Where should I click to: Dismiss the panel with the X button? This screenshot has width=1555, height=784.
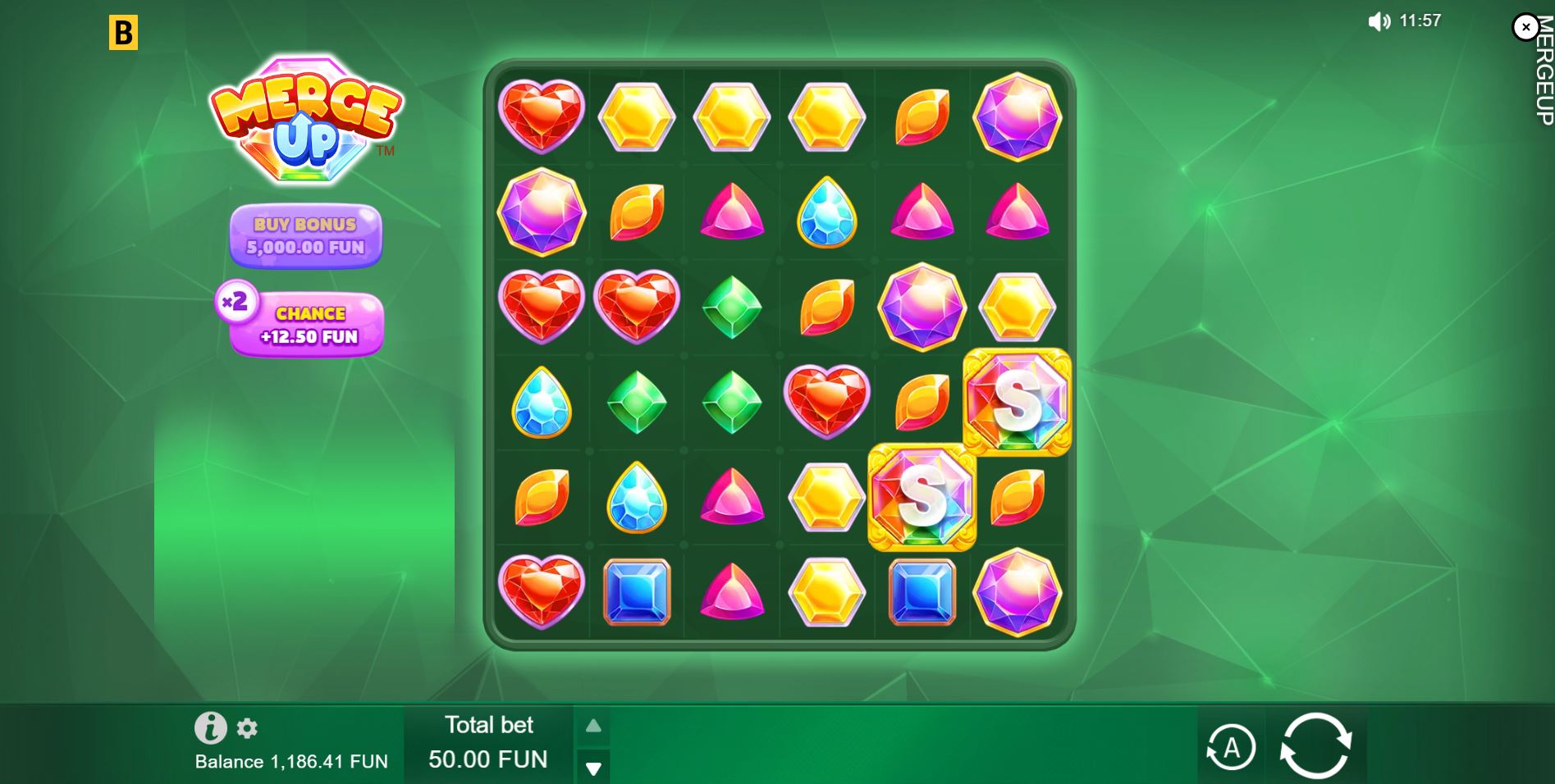pyautogui.click(x=1525, y=27)
